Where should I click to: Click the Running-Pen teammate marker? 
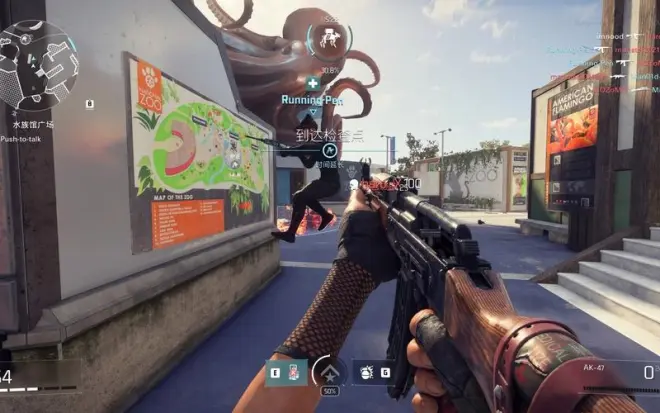point(313,84)
